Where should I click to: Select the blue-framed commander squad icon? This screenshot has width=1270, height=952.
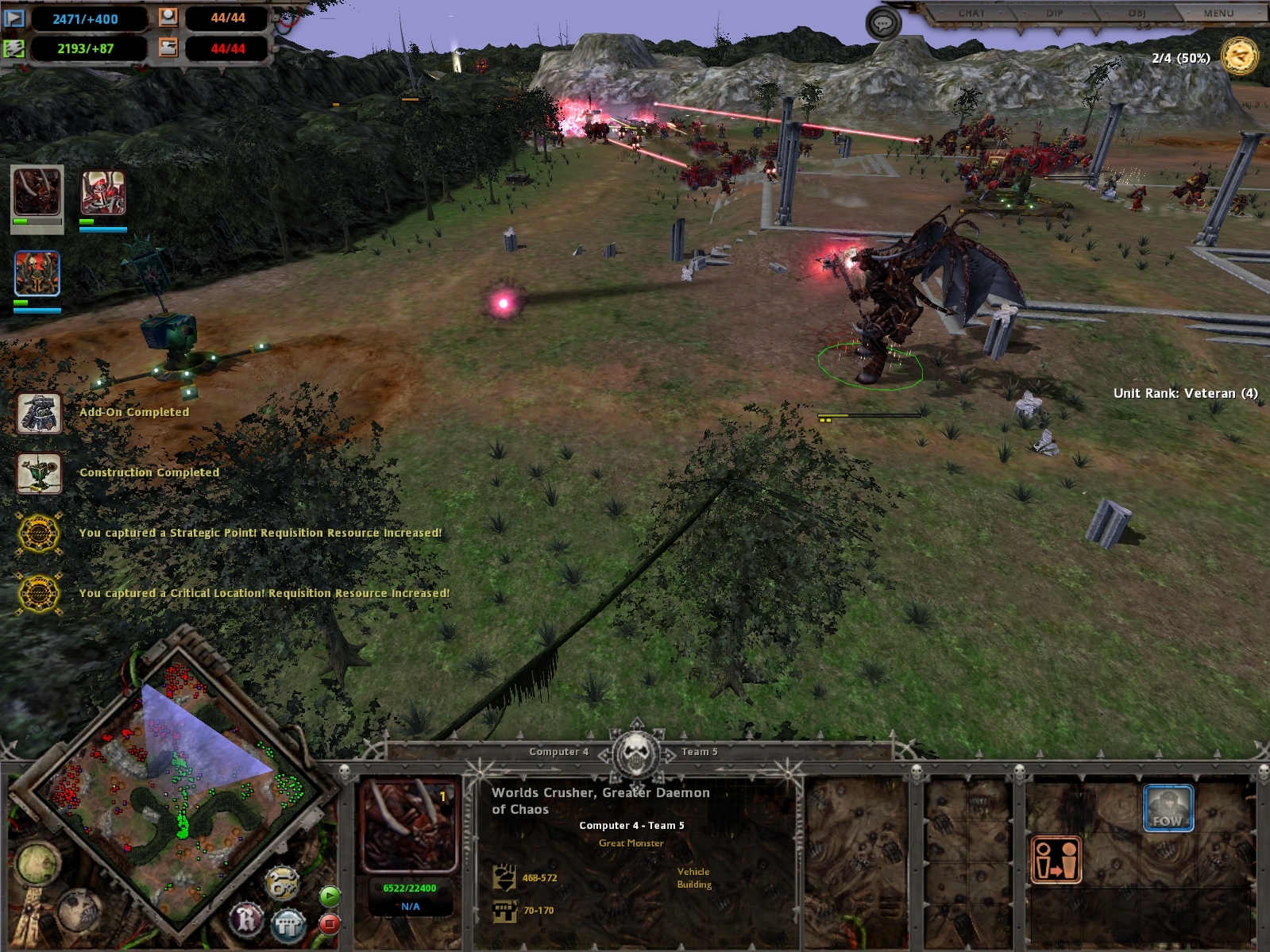pos(37,273)
